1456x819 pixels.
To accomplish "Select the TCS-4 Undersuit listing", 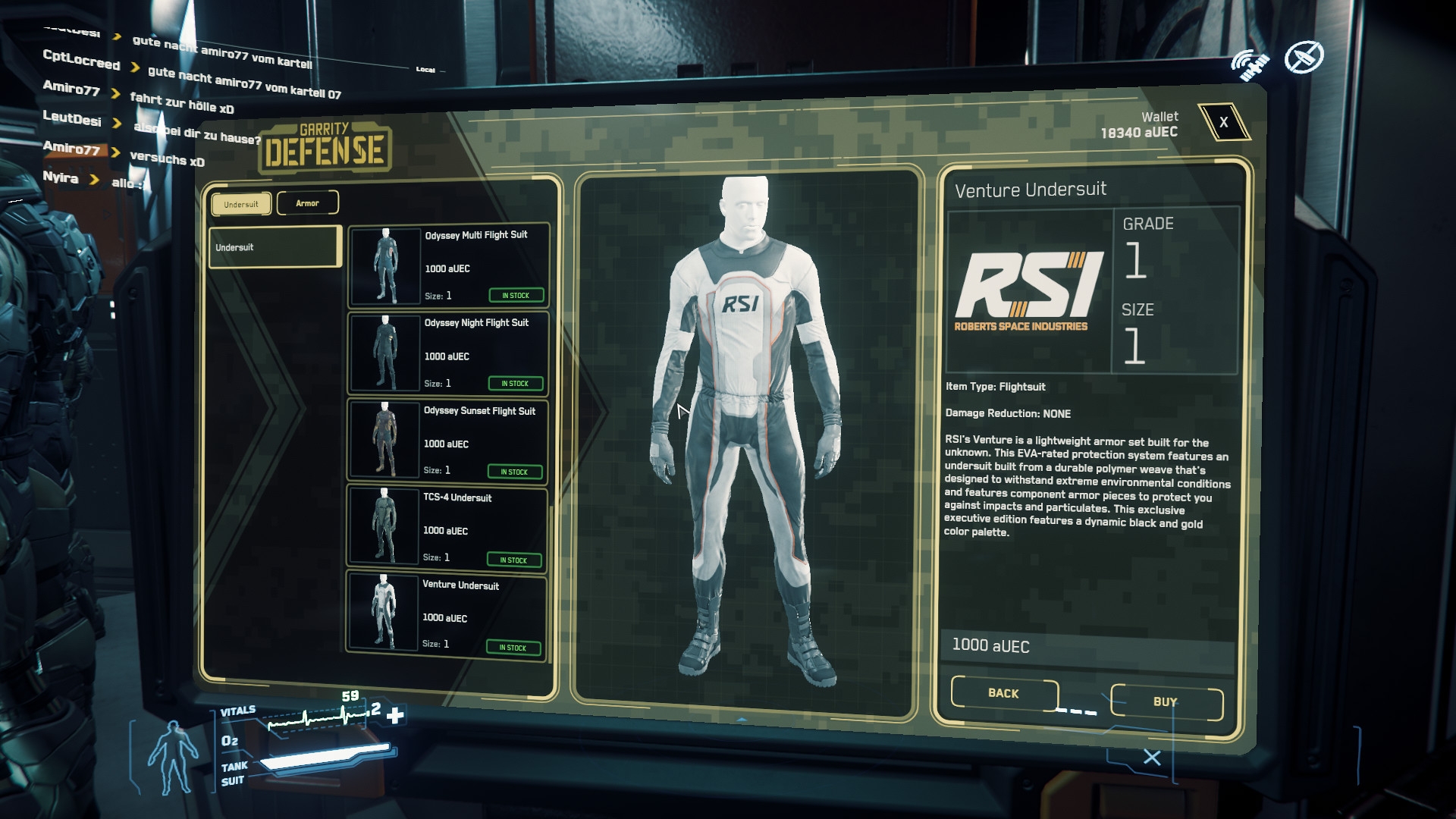I will [446, 528].
